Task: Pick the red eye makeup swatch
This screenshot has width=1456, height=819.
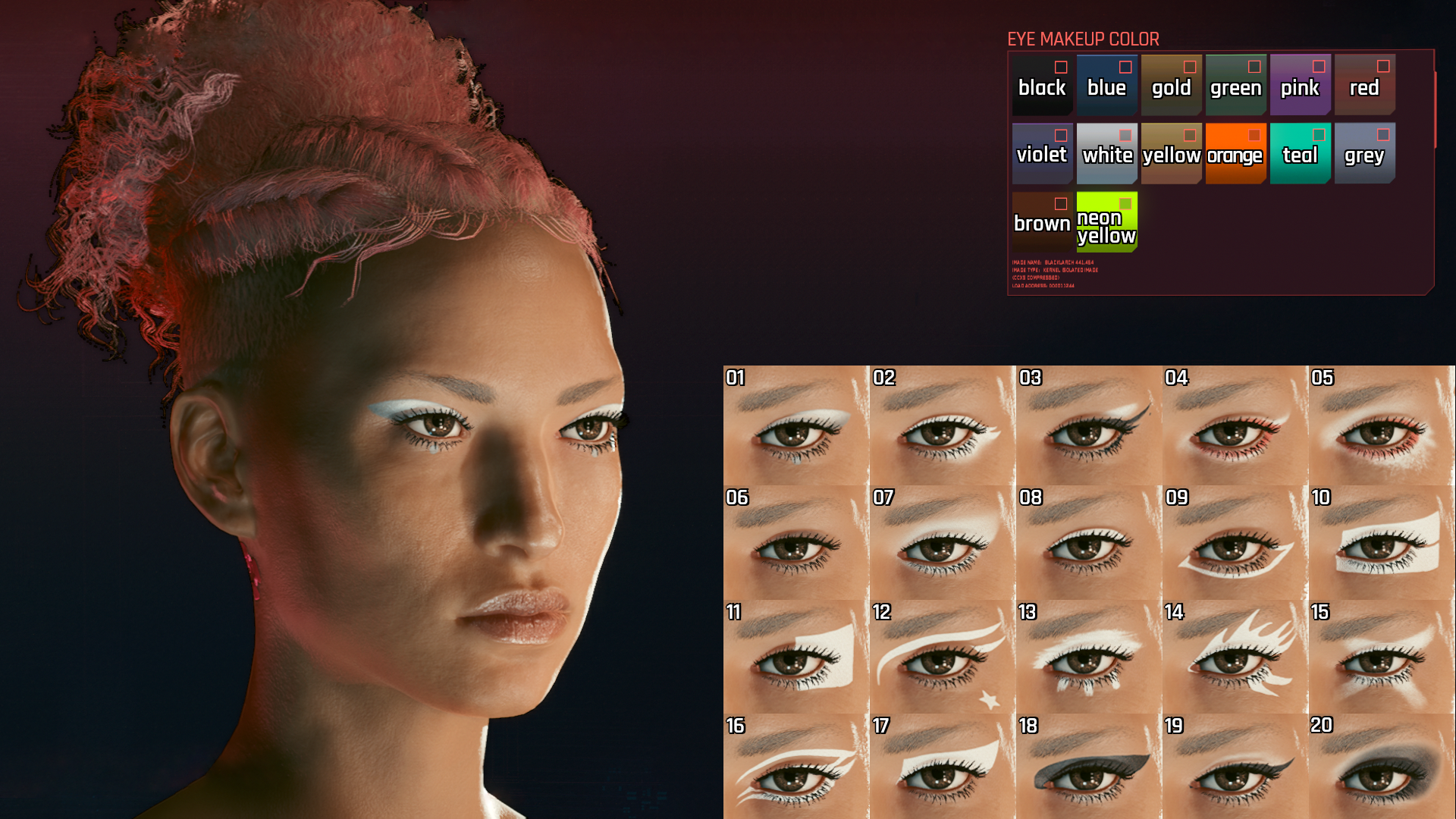Action: point(1364,85)
